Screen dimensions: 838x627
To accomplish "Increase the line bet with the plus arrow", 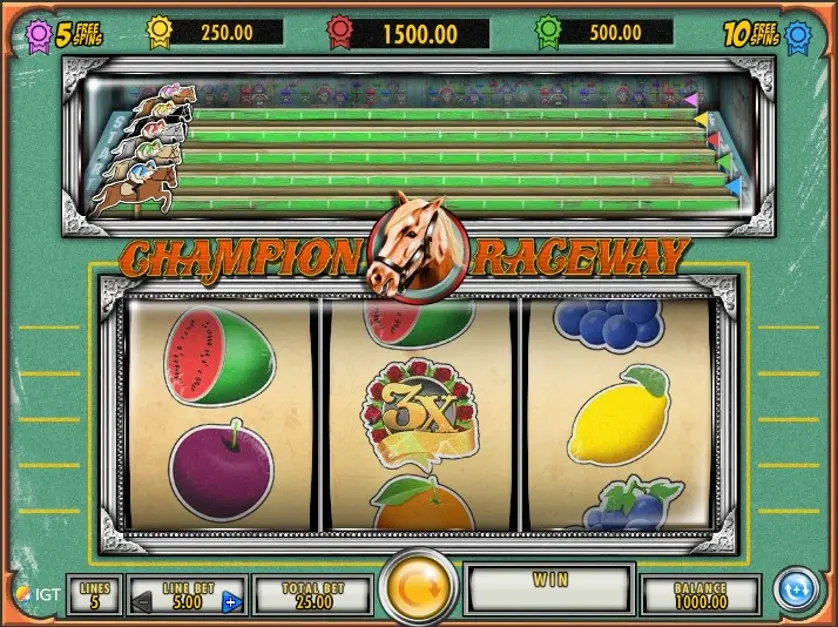I will click(232, 602).
